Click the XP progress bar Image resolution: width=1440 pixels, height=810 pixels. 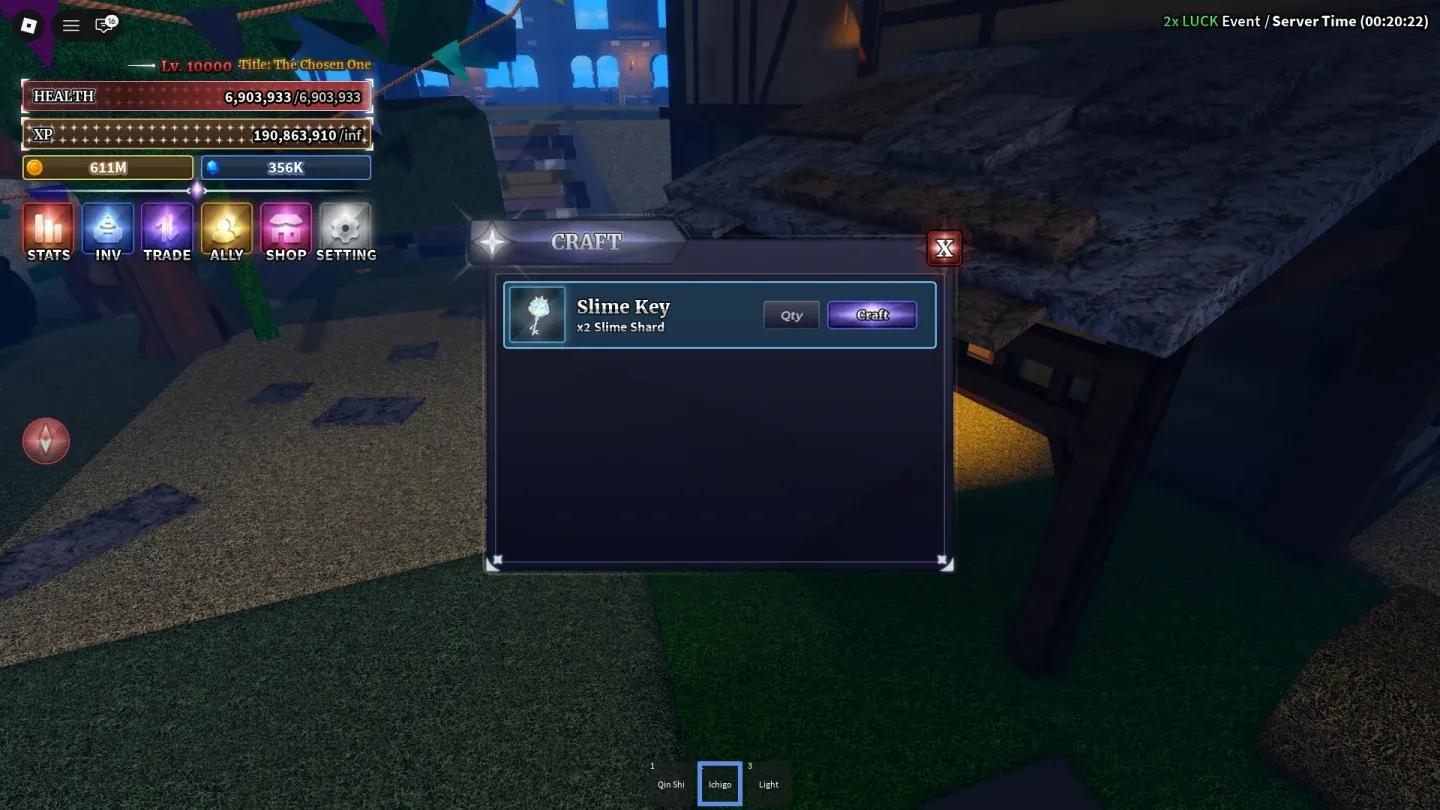(x=197, y=134)
